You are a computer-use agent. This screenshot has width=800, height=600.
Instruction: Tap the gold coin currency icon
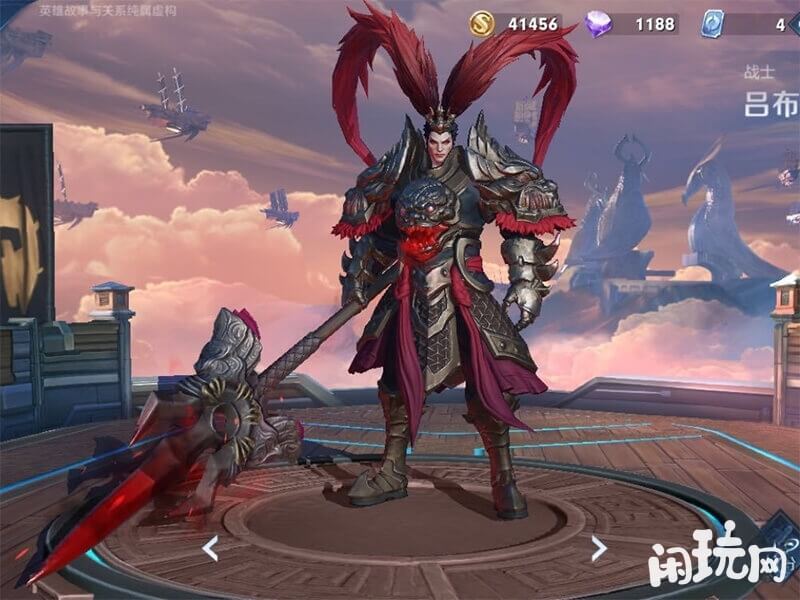484,23
